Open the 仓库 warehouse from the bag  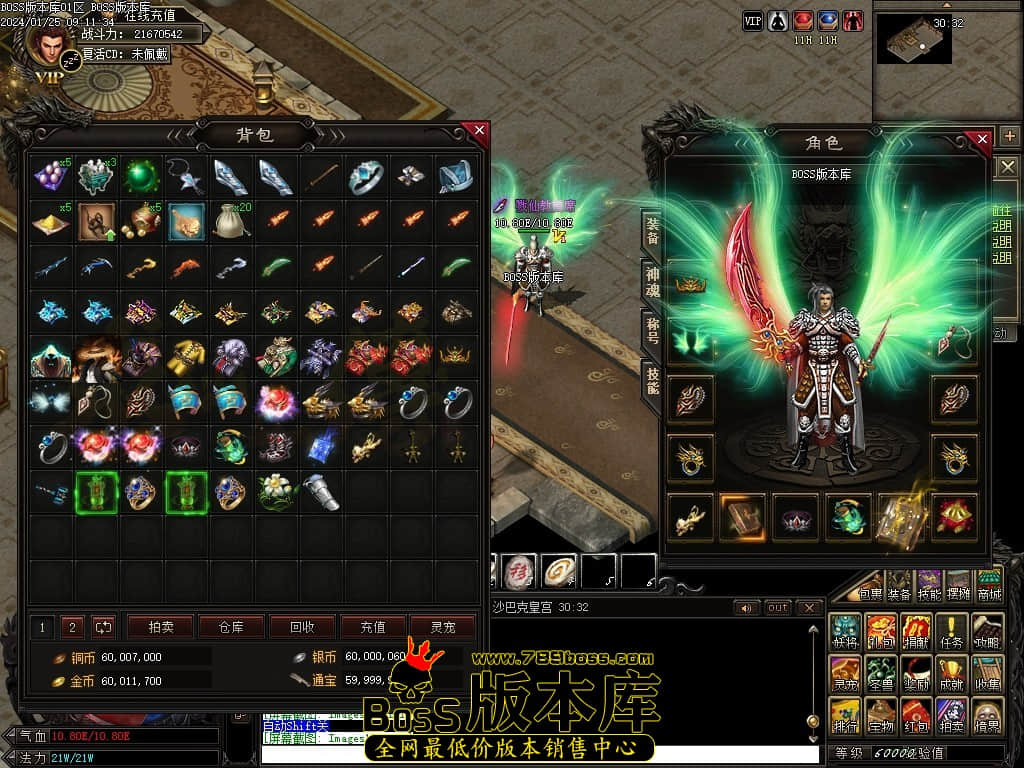click(231, 627)
